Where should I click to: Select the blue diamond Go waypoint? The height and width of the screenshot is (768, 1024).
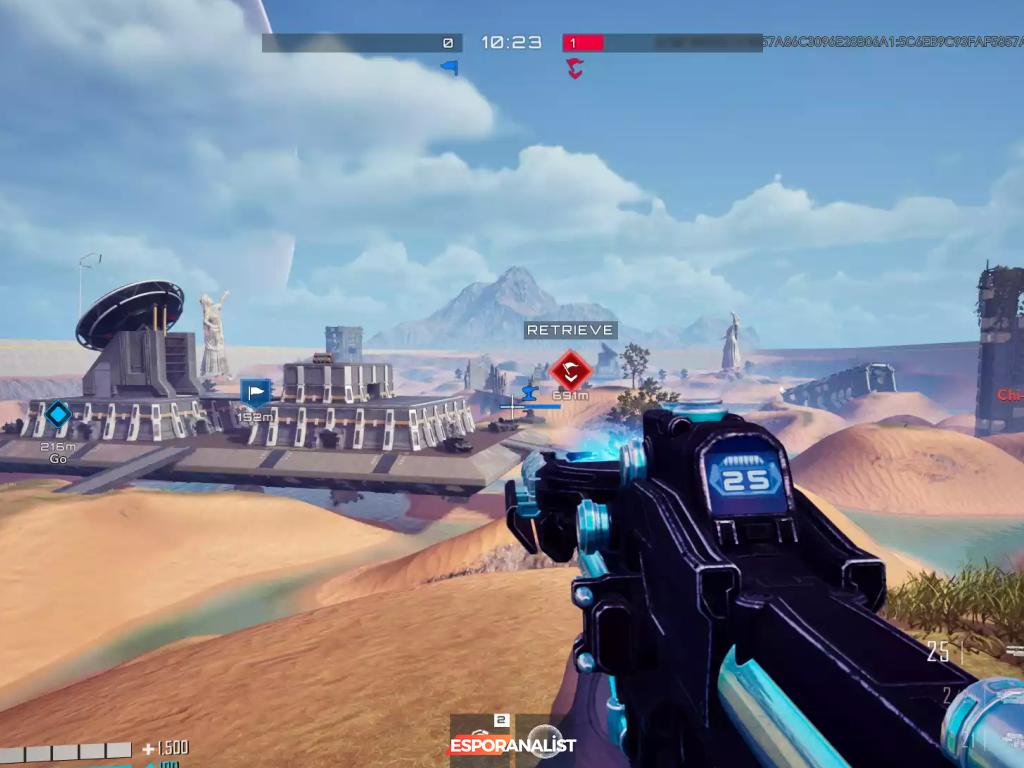pyautogui.click(x=58, y=414)
